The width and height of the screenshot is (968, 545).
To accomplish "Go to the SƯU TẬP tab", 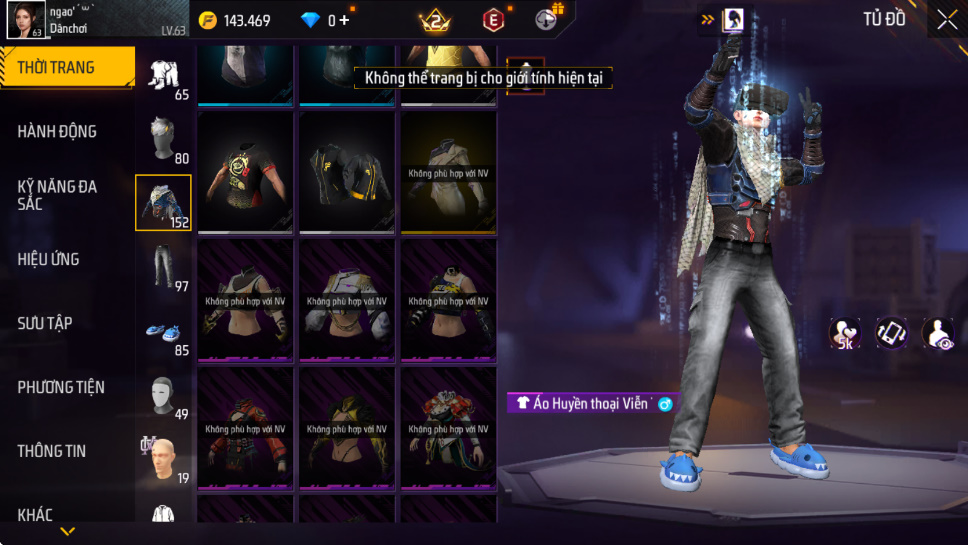I will (45, 323).
